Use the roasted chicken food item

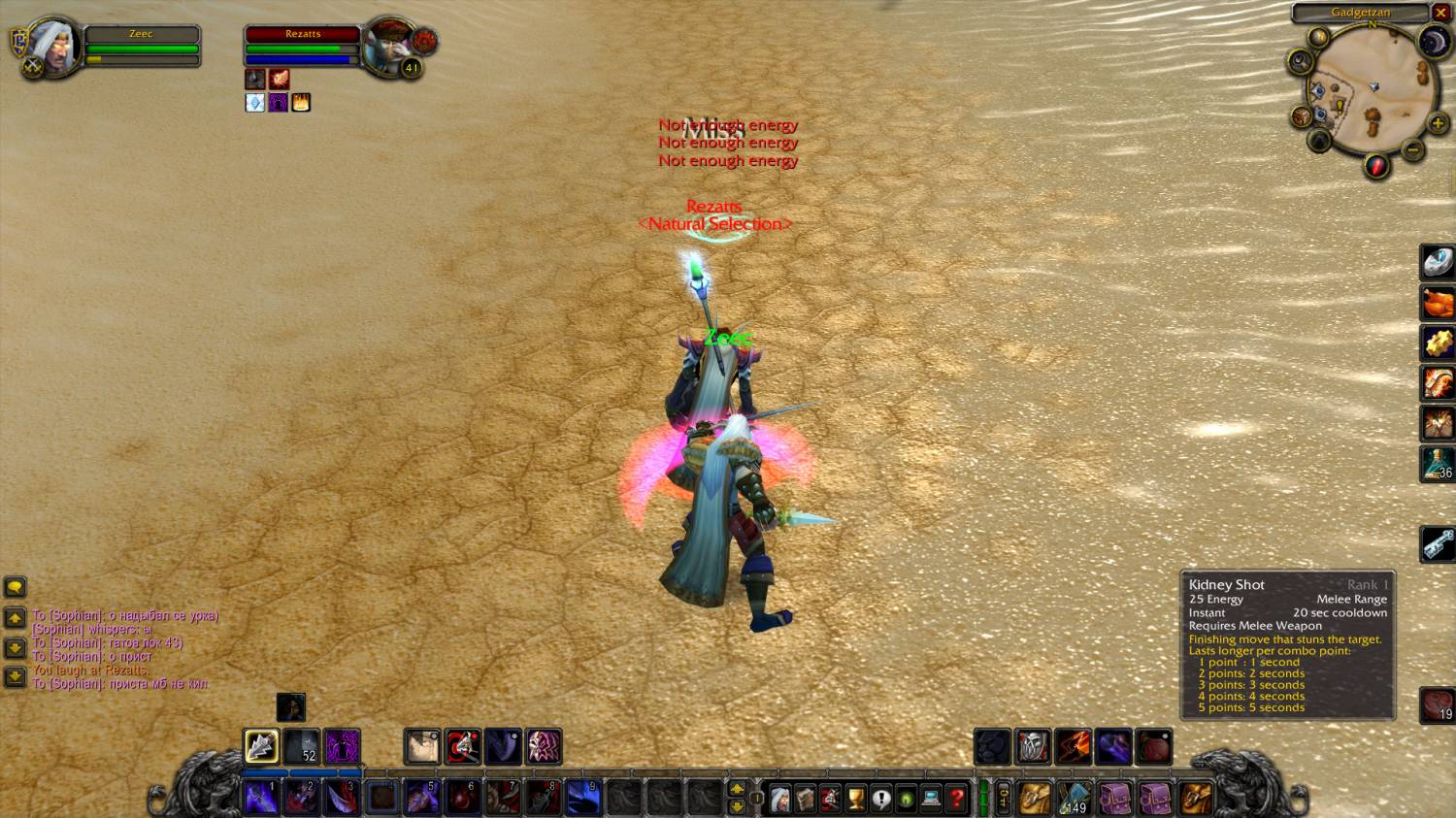coord(1438,303)
